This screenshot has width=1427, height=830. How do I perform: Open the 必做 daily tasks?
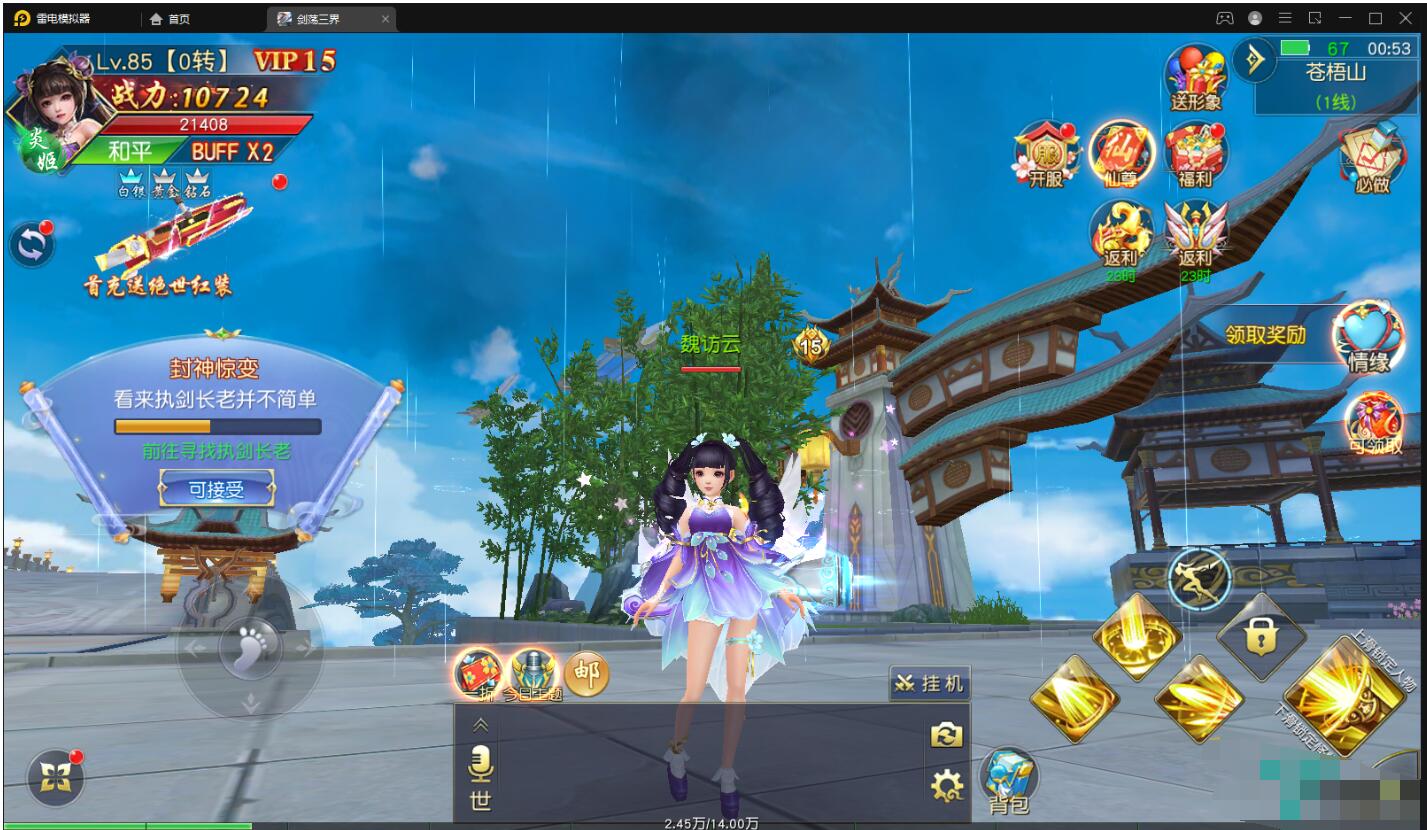click(x=1372, y=158)
